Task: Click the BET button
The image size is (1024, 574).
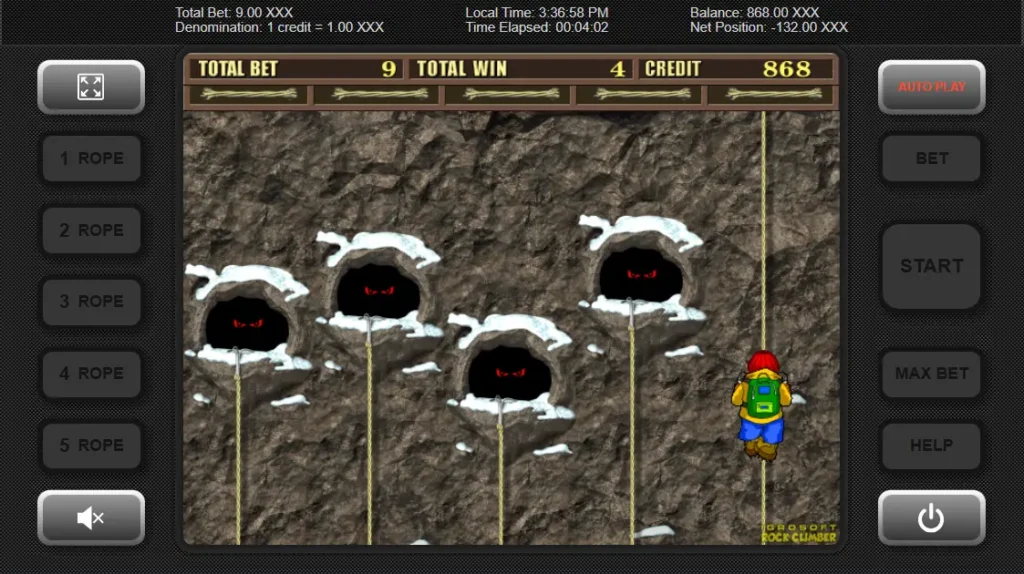Action: click(x=931, y=159)
